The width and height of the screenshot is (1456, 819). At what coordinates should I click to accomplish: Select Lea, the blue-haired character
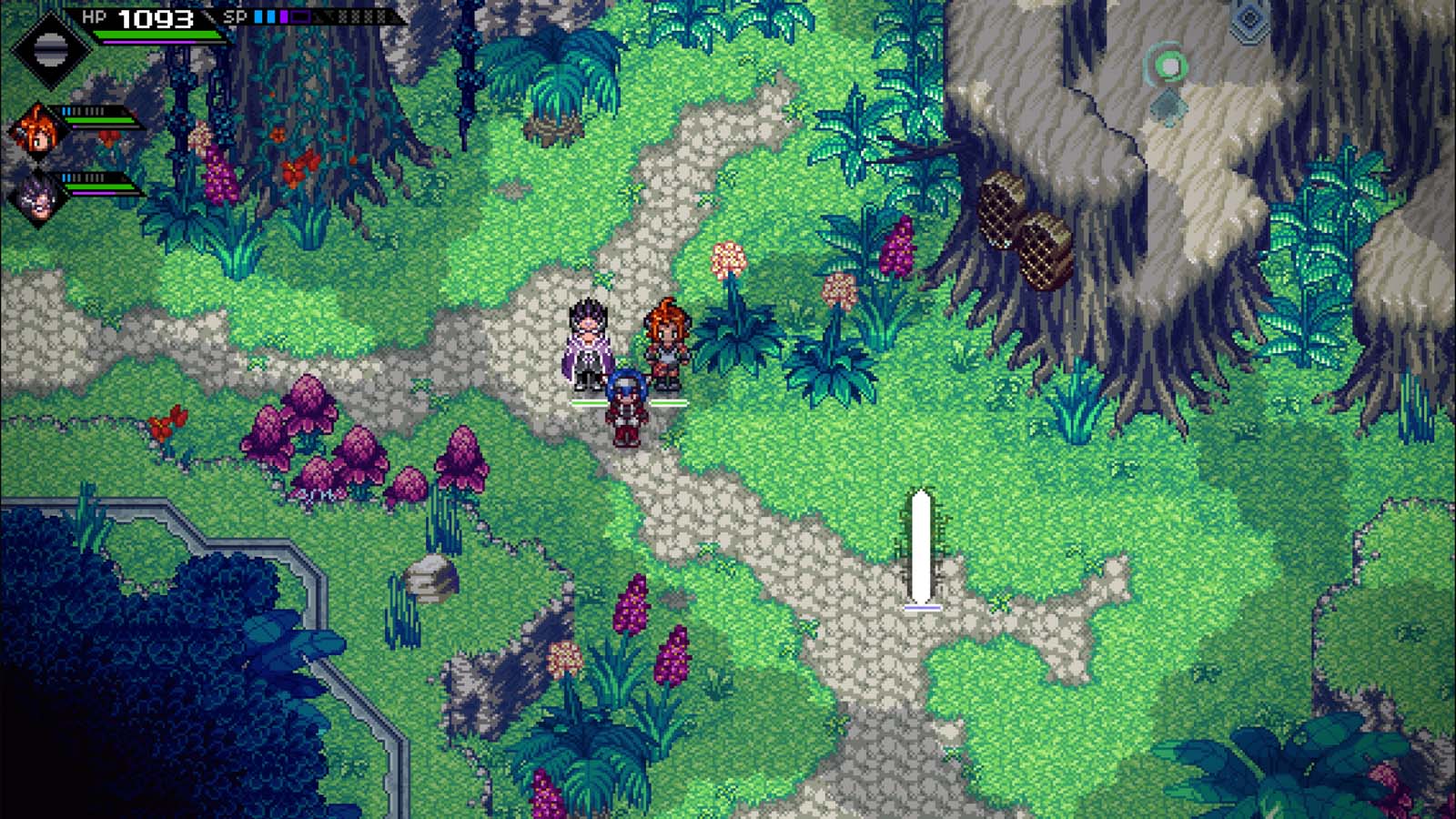[x=625, y=405]
